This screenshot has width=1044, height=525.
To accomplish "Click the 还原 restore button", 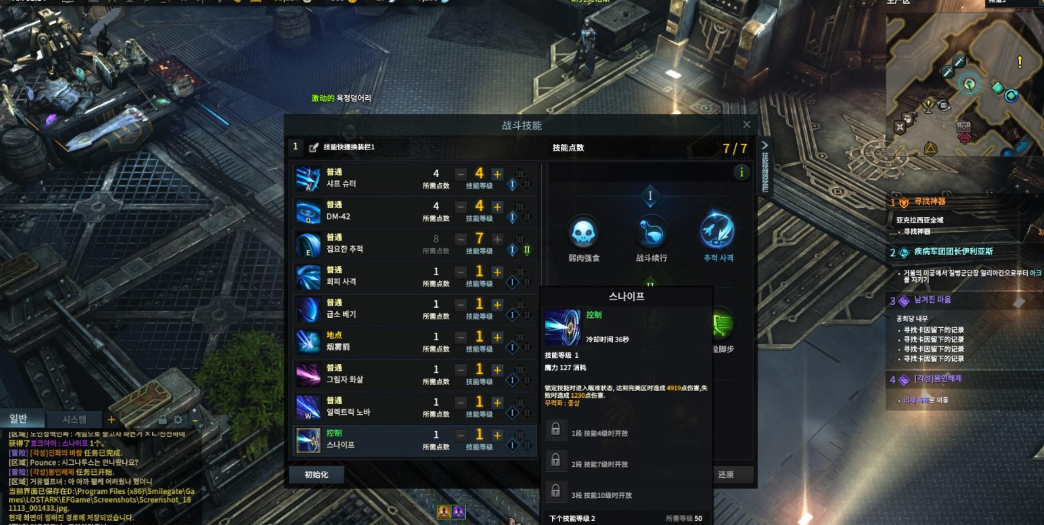I will point(726,475).
